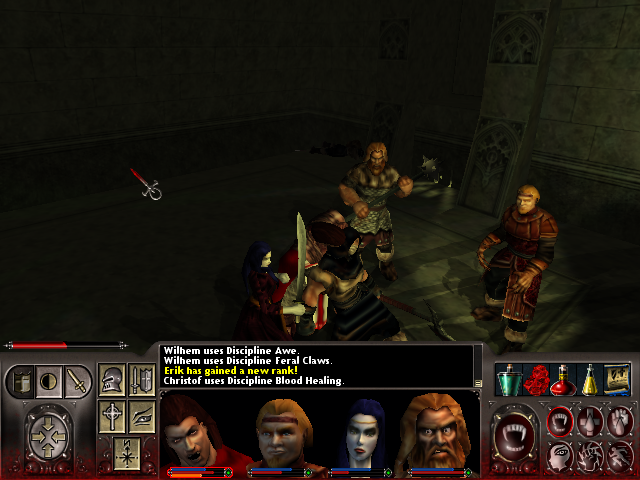Activate the sword attack stance button
Screen dimensions: 640x480
77,381
